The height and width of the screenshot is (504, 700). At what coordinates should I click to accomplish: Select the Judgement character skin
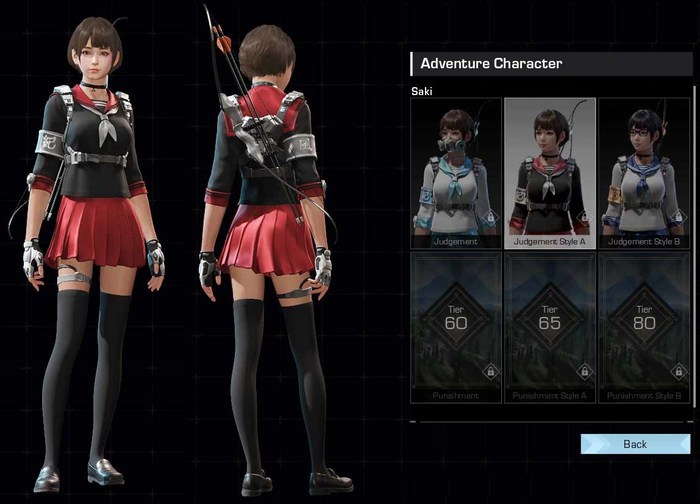pos(456,172)
